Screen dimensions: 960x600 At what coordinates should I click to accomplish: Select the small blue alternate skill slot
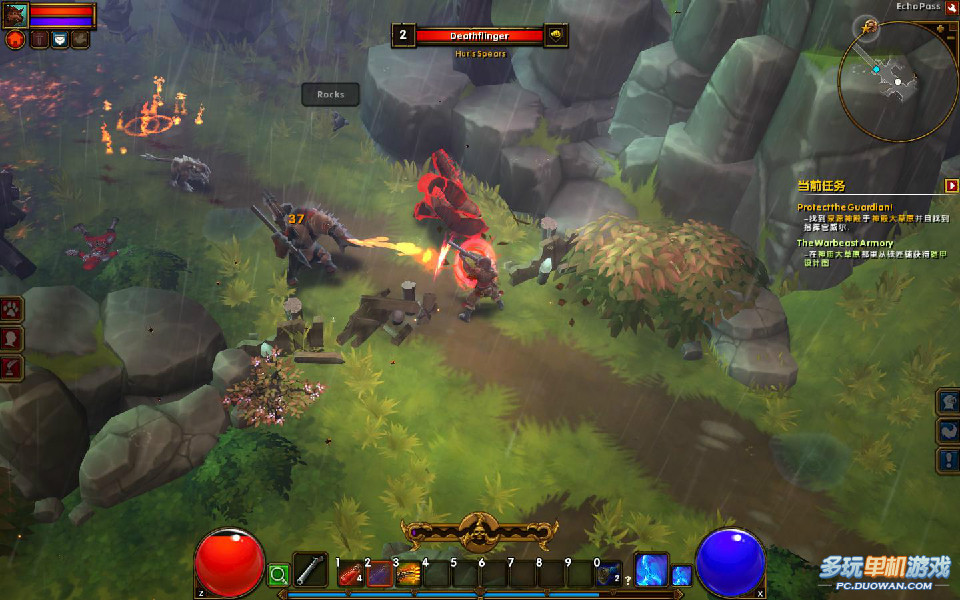tap(681, 575)
